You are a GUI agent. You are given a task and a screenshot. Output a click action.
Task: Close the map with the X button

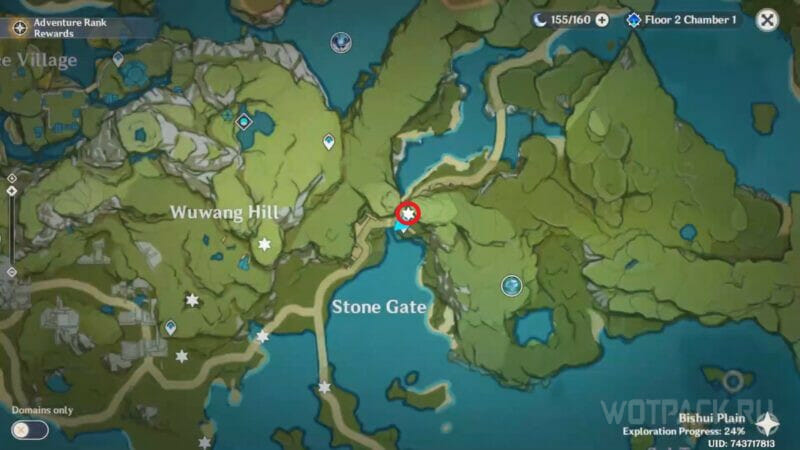(x=767, y=20)
